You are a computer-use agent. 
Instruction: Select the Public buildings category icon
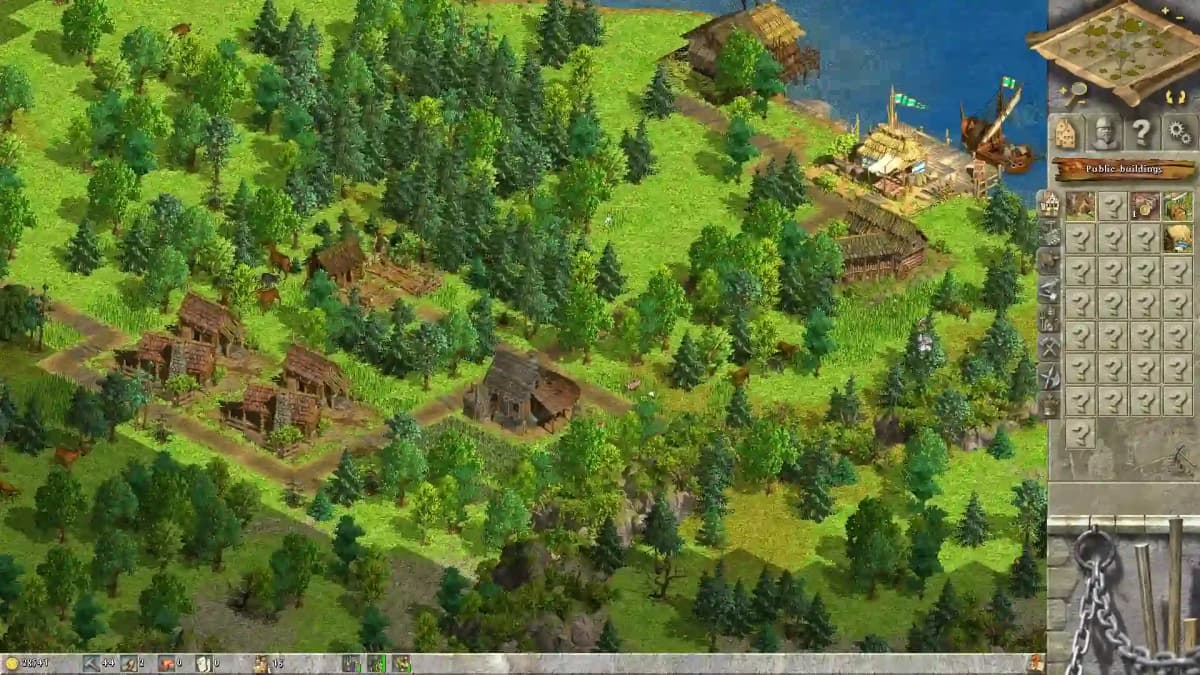tap(1049, 204)
